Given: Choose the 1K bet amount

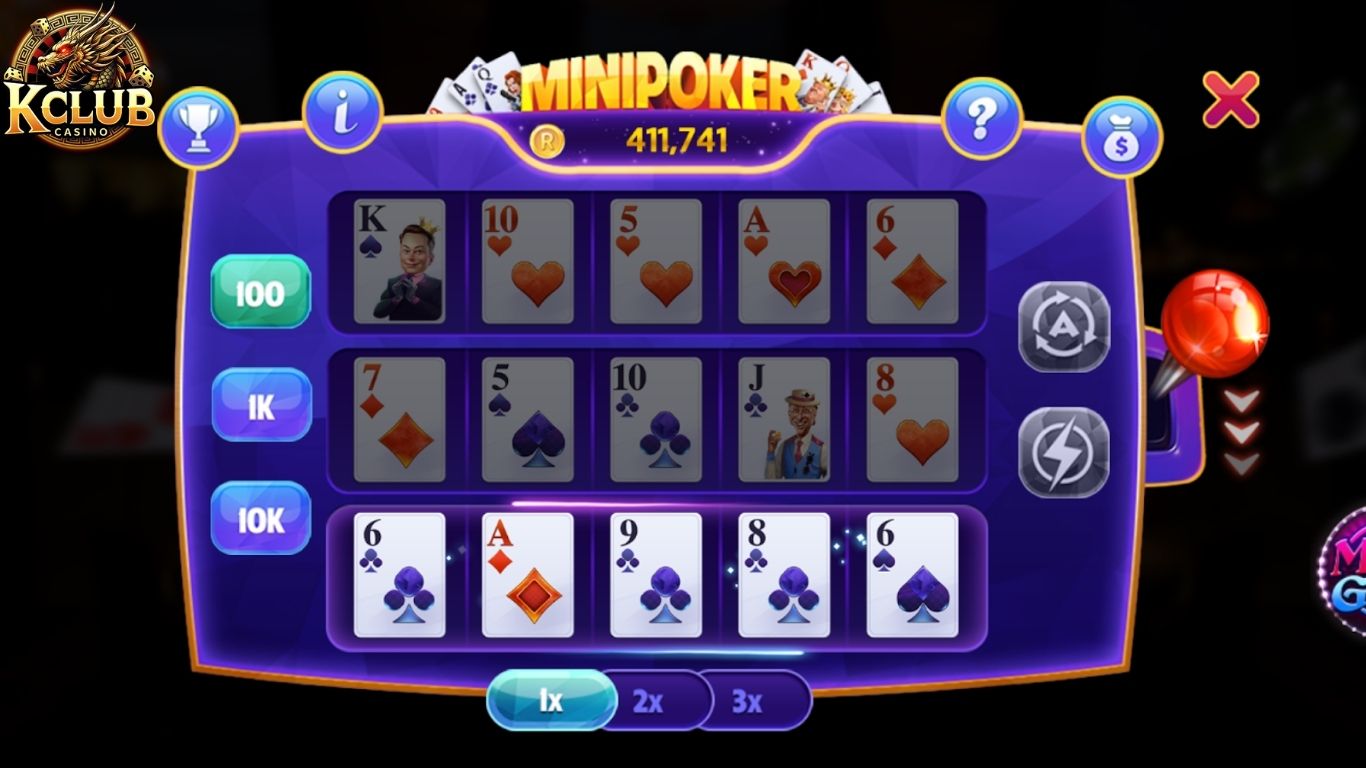Looking at the screenshot, I should coord(259,406).
